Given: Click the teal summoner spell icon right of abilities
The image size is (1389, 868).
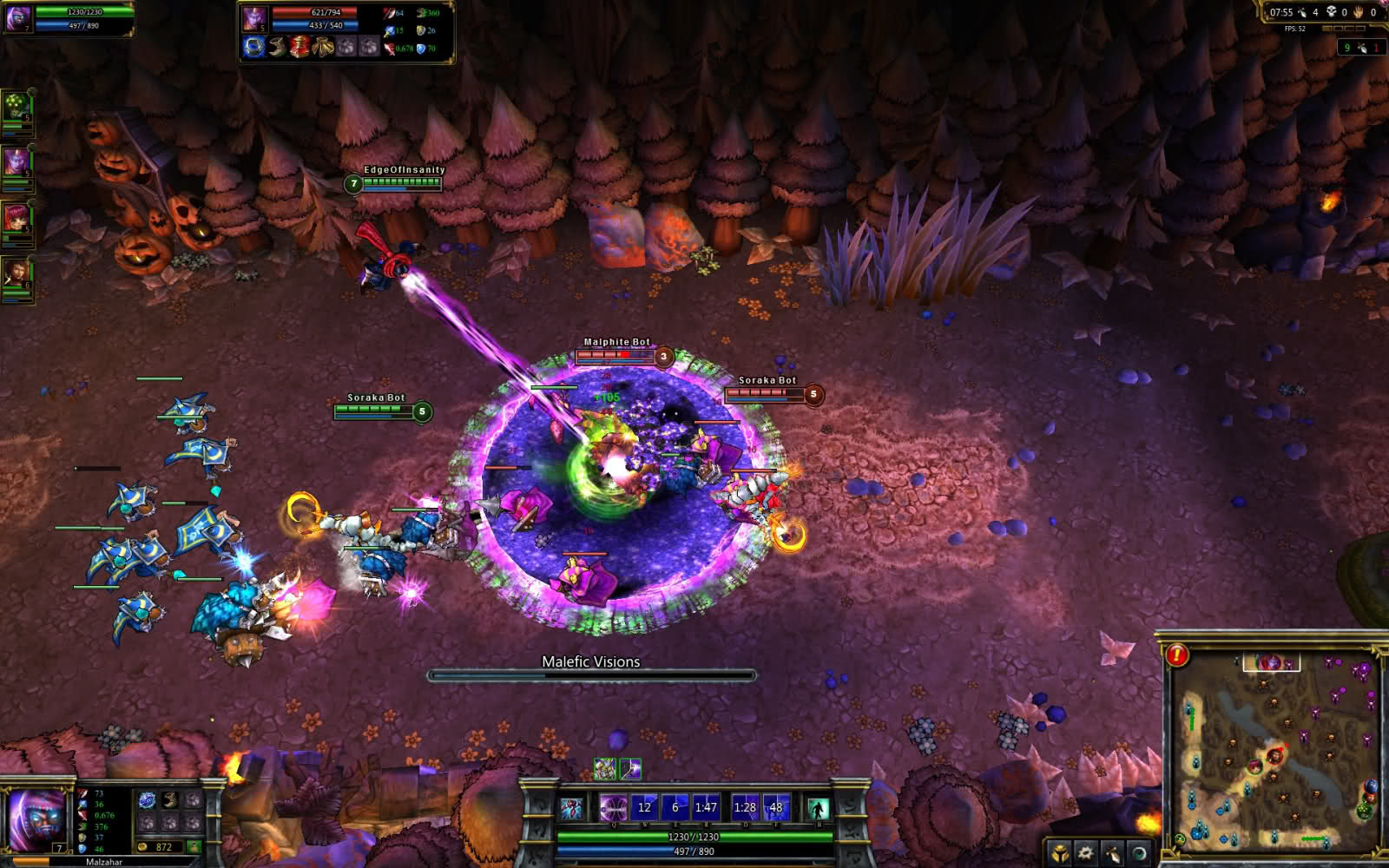Looking at the screenshot, I should click(x=818, y=807).
